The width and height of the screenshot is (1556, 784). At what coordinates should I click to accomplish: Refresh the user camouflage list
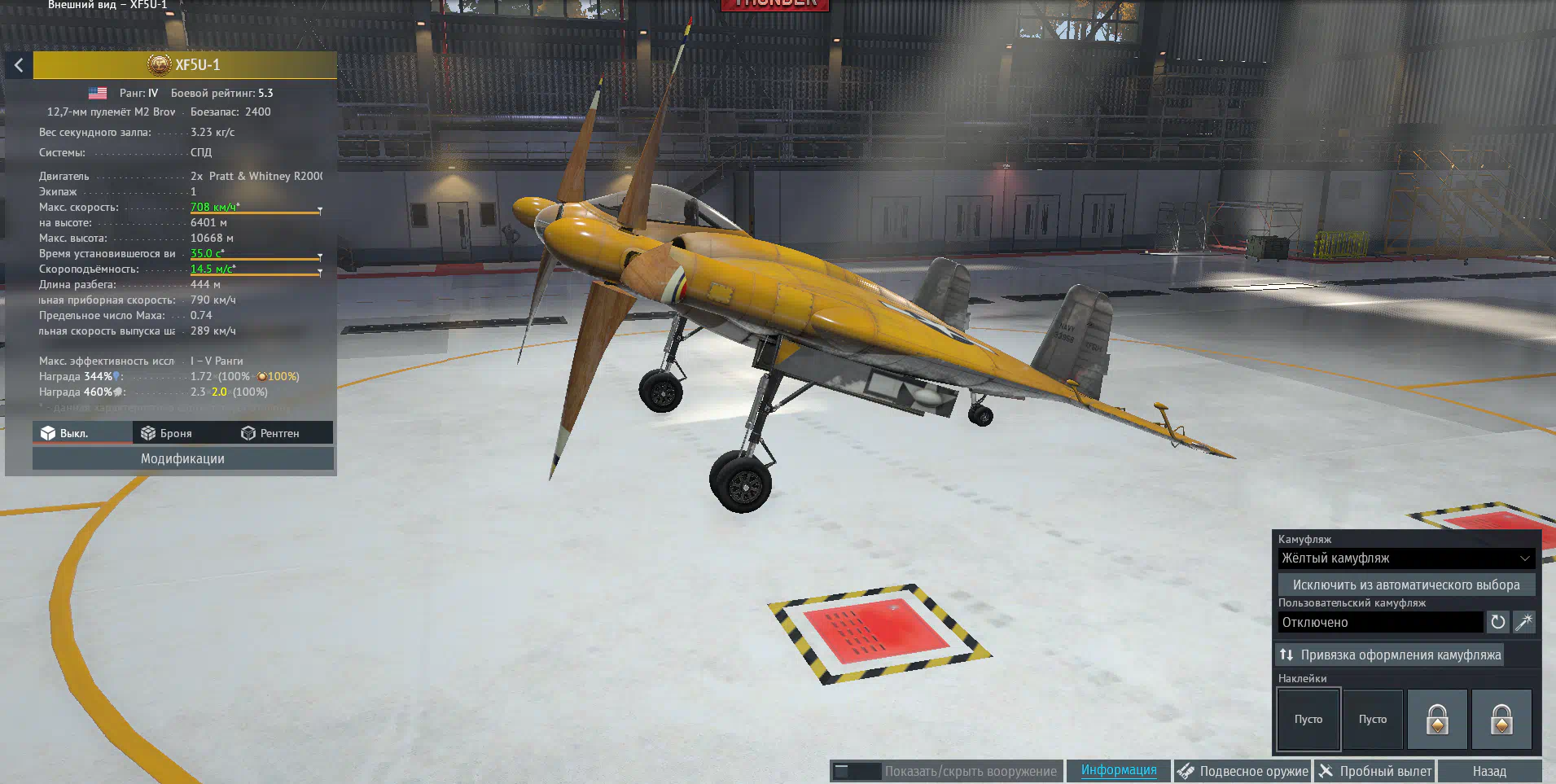pyautogui.click(x=1497, y=623)
